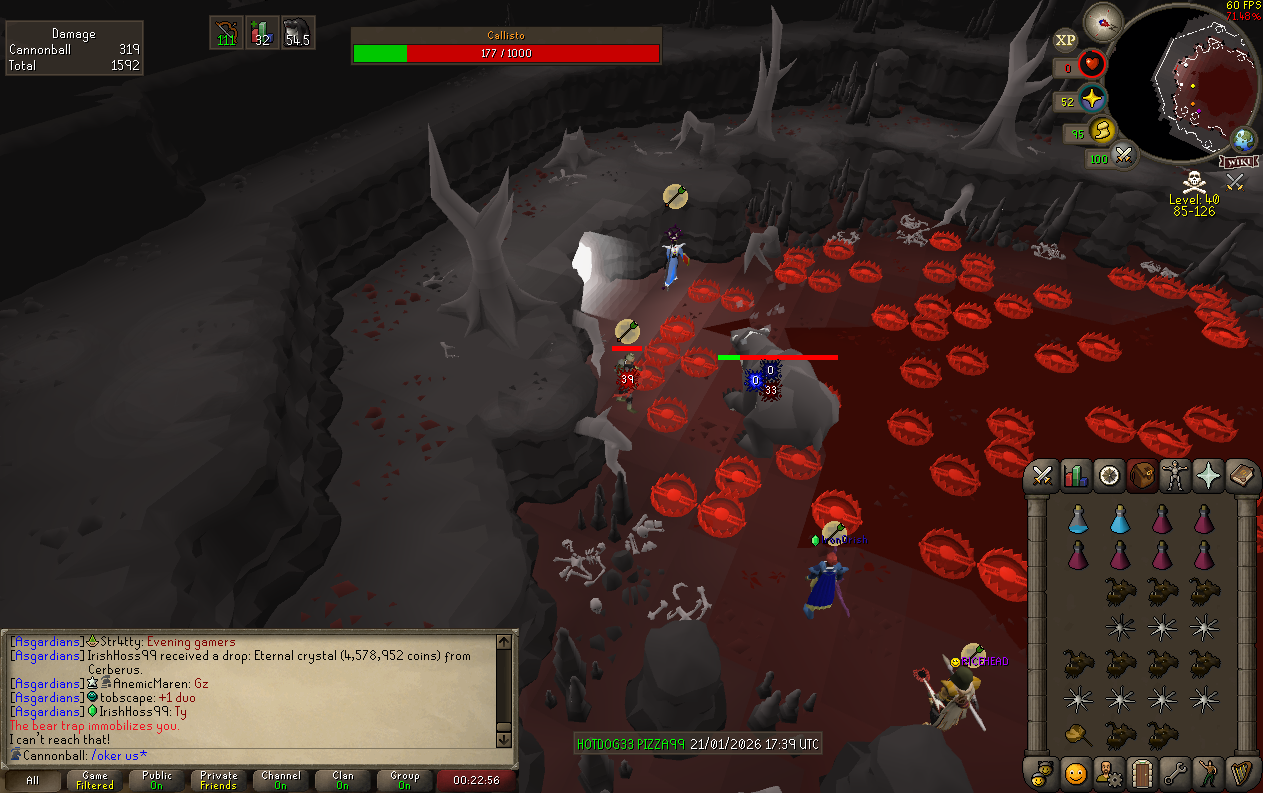Open the Prayer tab
The height and width of the screenshot is (793, 1263).
point(1208,477)
